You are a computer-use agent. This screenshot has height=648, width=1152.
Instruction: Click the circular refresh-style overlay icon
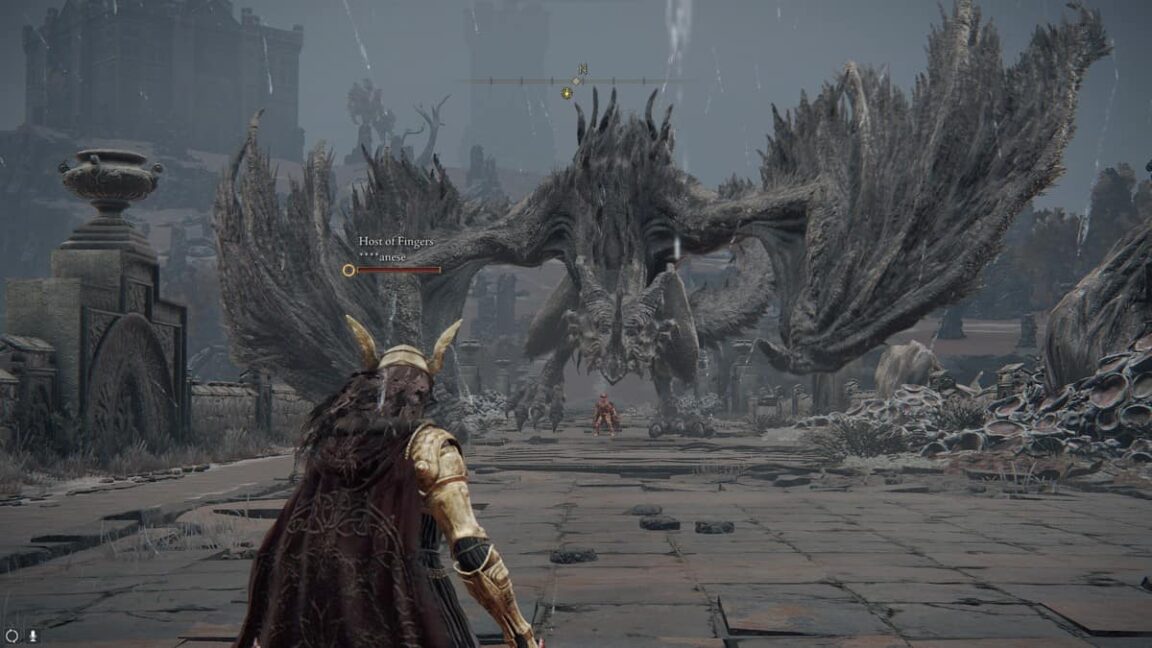coord(12,635)
